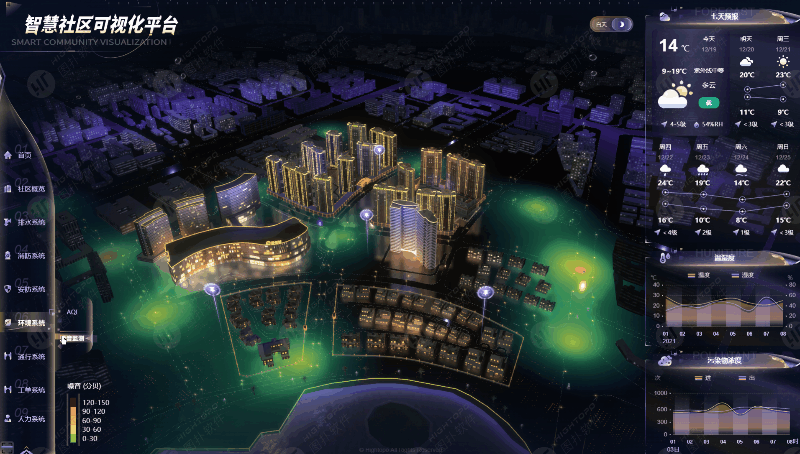Choose 安防系统 from the sidebar

click(x=29, y=289)
